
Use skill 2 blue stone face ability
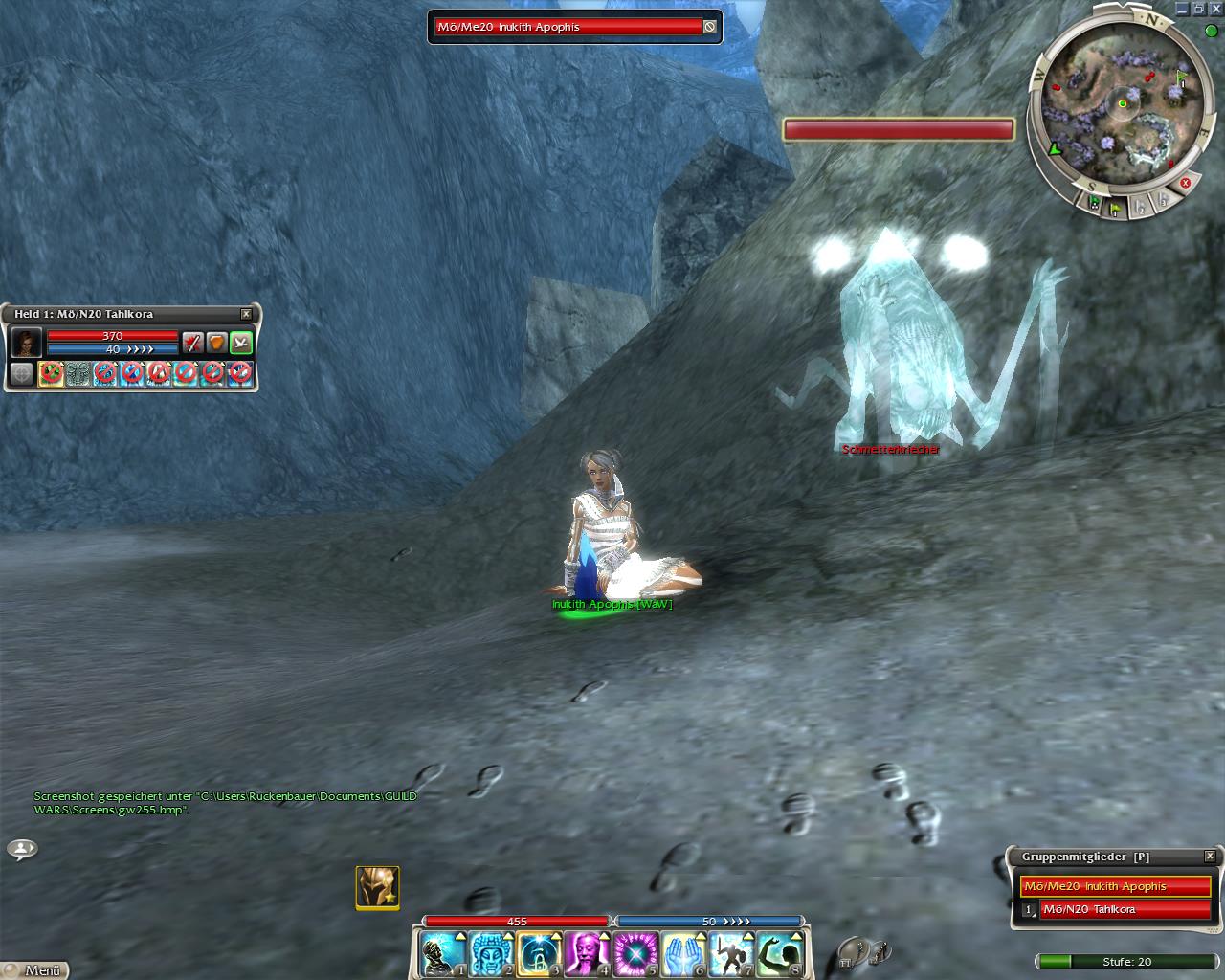click(x=491, y=954)
